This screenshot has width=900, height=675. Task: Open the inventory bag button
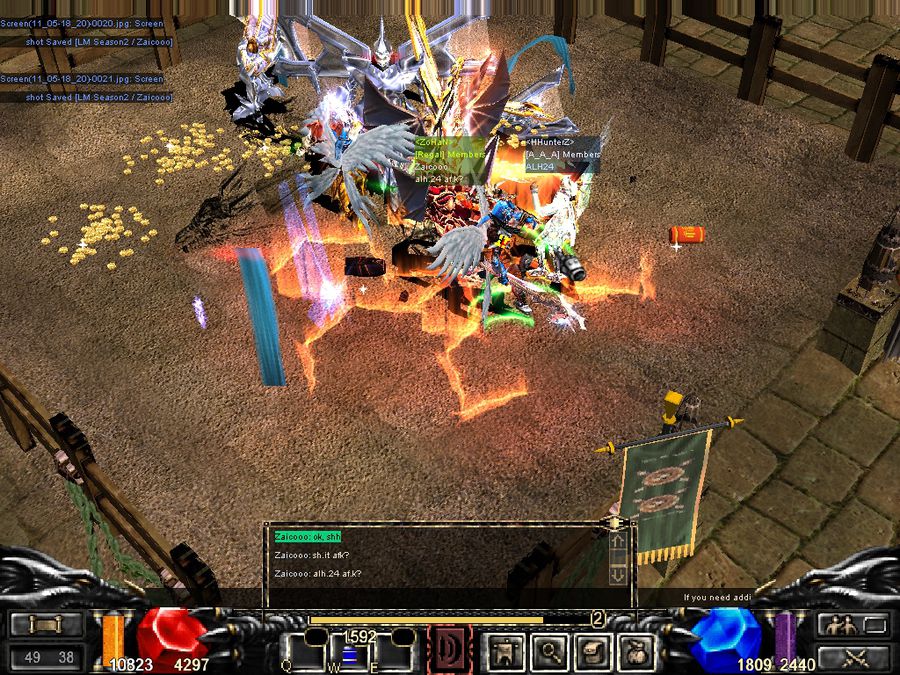click(x=635, y=652)
